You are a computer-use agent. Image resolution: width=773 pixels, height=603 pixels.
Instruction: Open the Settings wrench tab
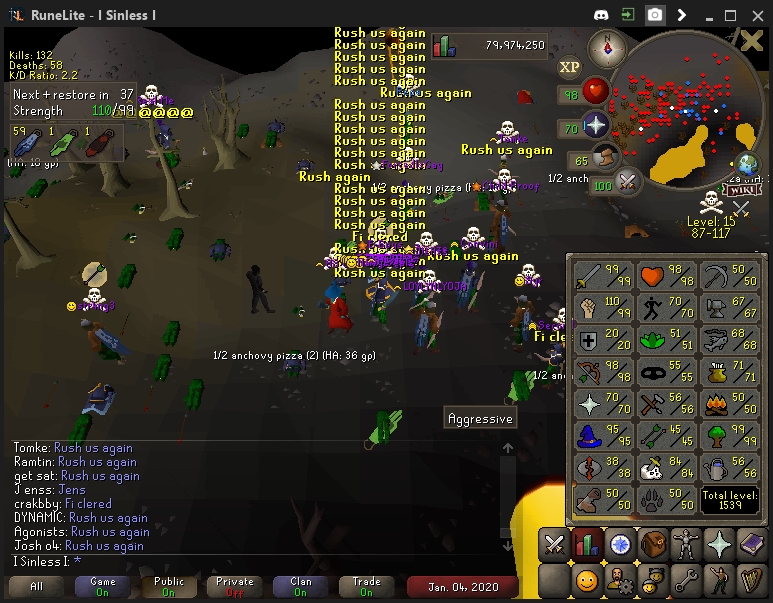coord(685,579)
